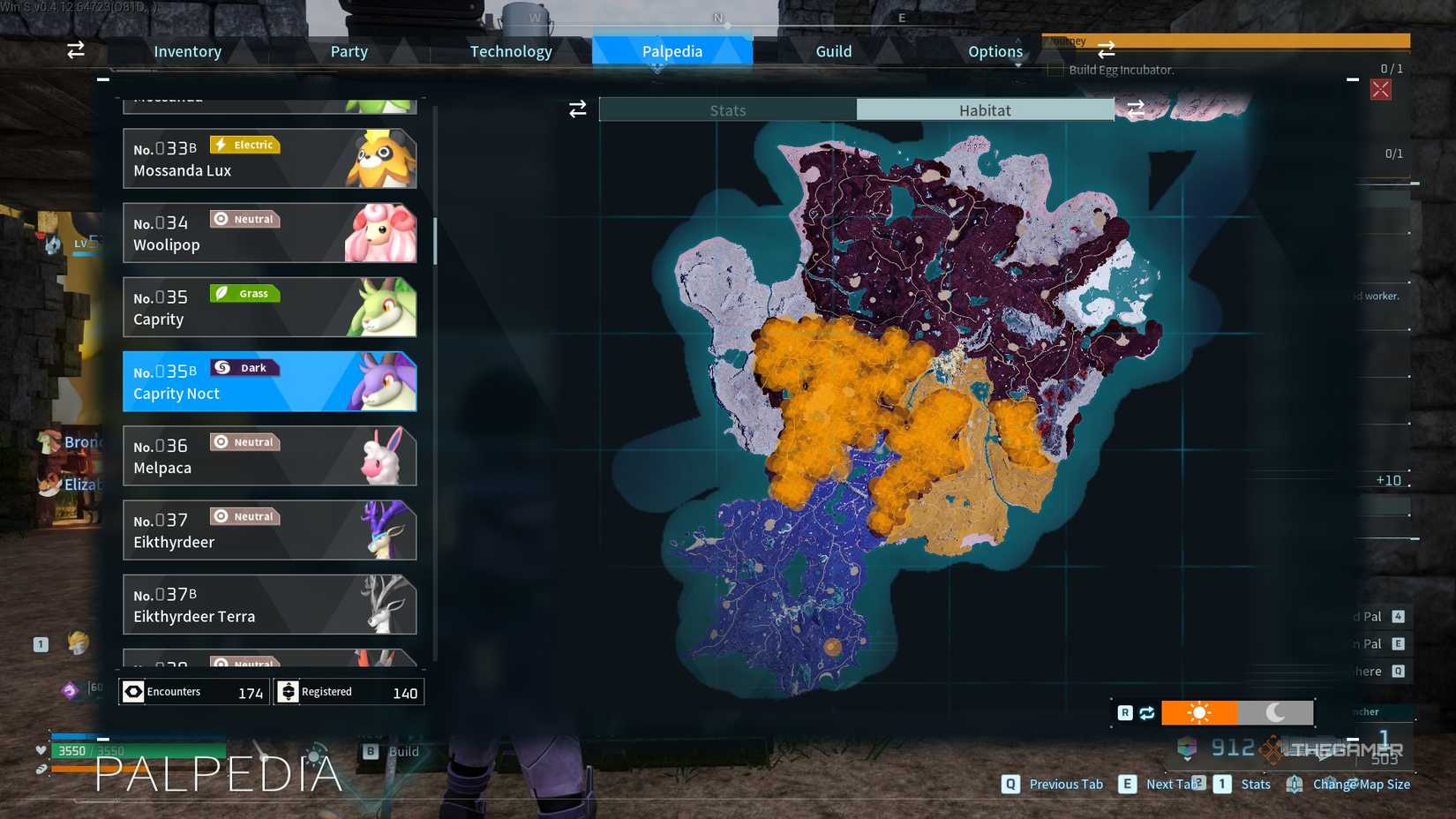Click the swap arrows icon right of Habitat tab
Image resolution: width=1456 pixels, height=819 pixels.
[x=1137, y=109]
